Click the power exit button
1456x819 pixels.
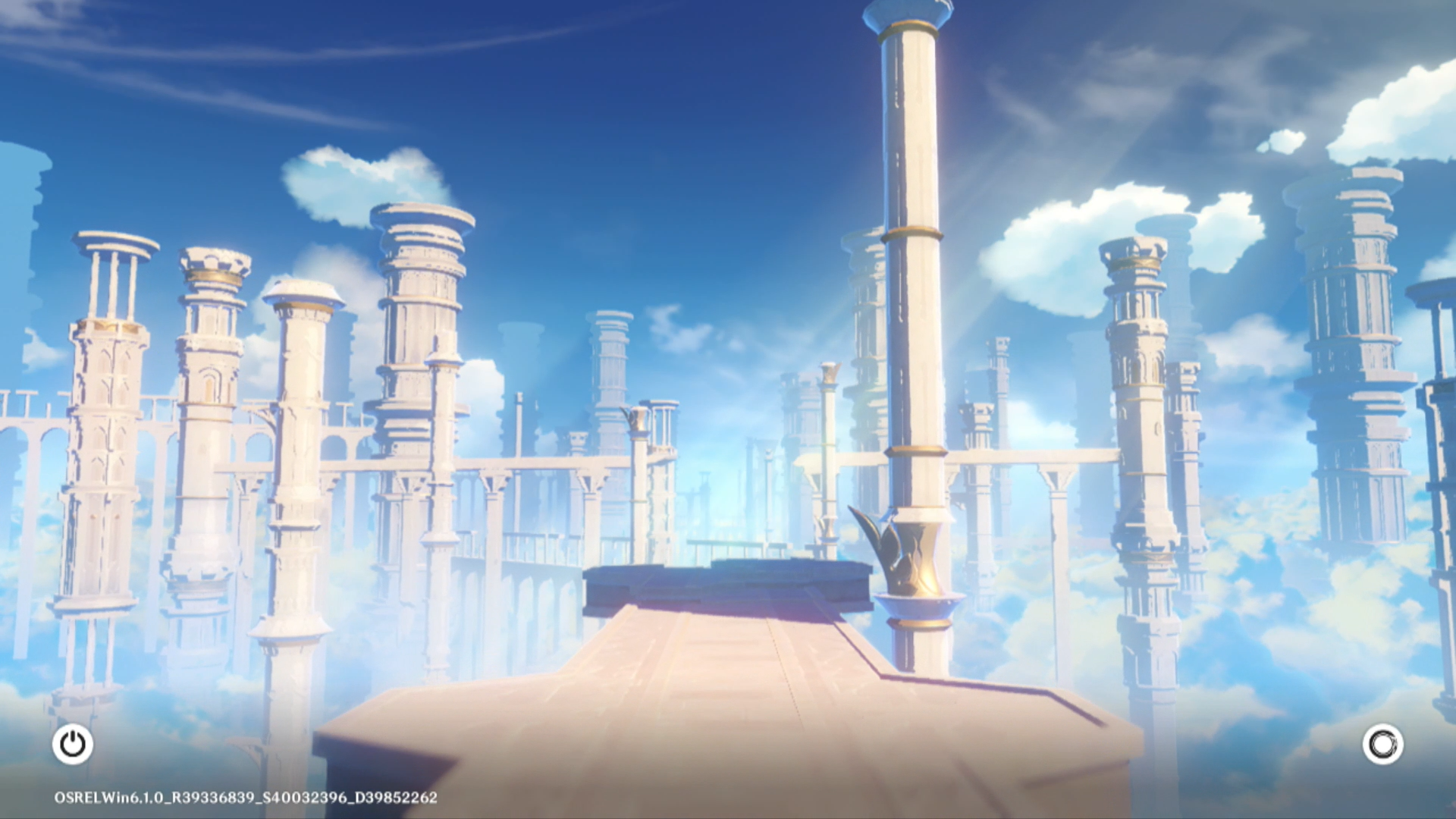tap(73, 744)
